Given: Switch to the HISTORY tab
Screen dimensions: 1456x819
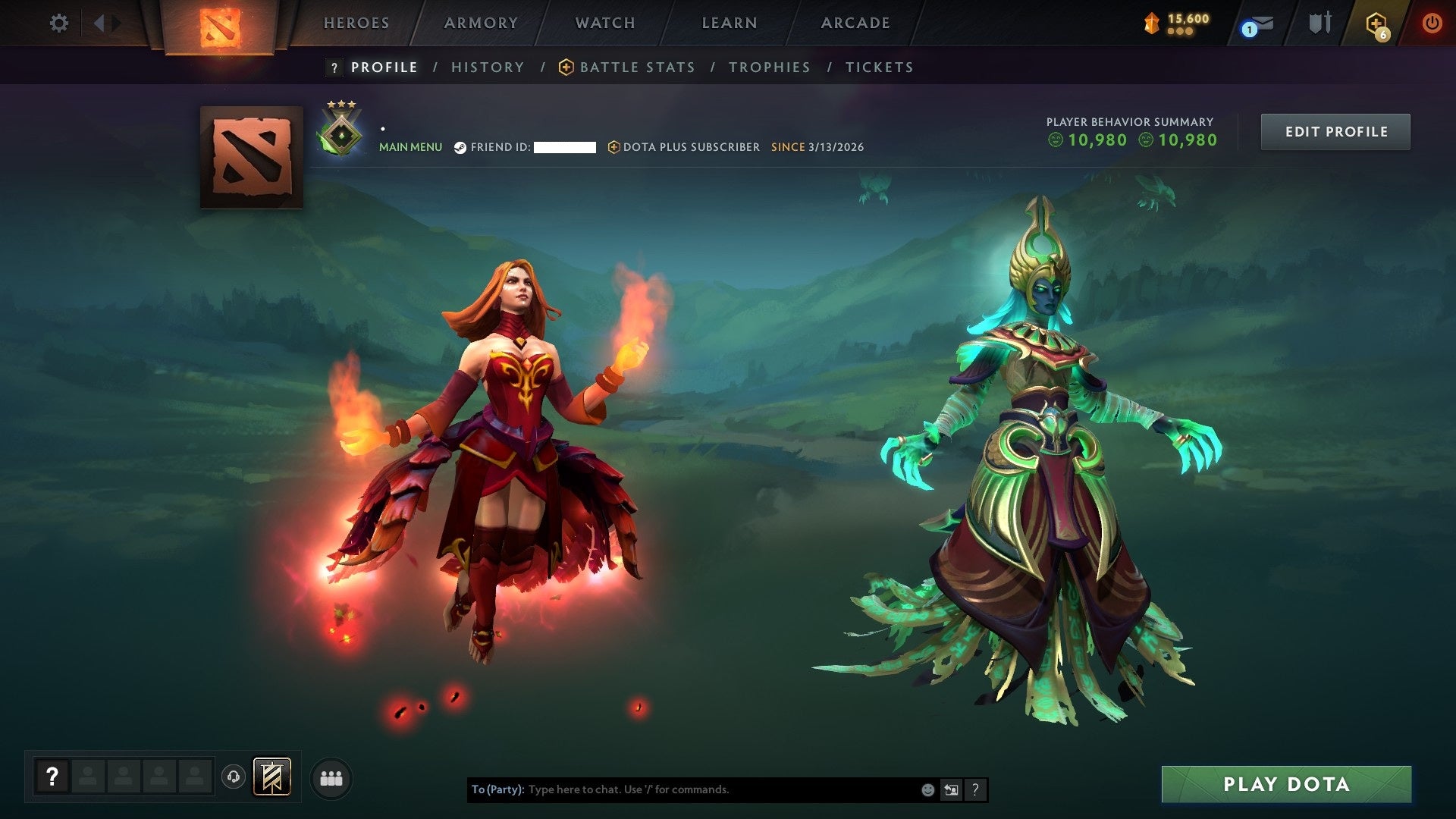Looking at the screenshot, I should 487,67.
